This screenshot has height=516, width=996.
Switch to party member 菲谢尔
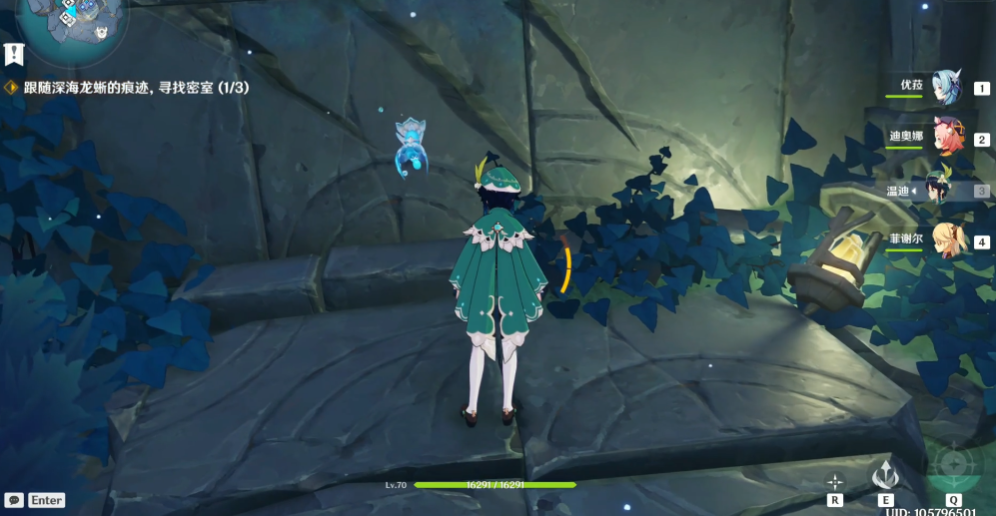click(945, 240)
